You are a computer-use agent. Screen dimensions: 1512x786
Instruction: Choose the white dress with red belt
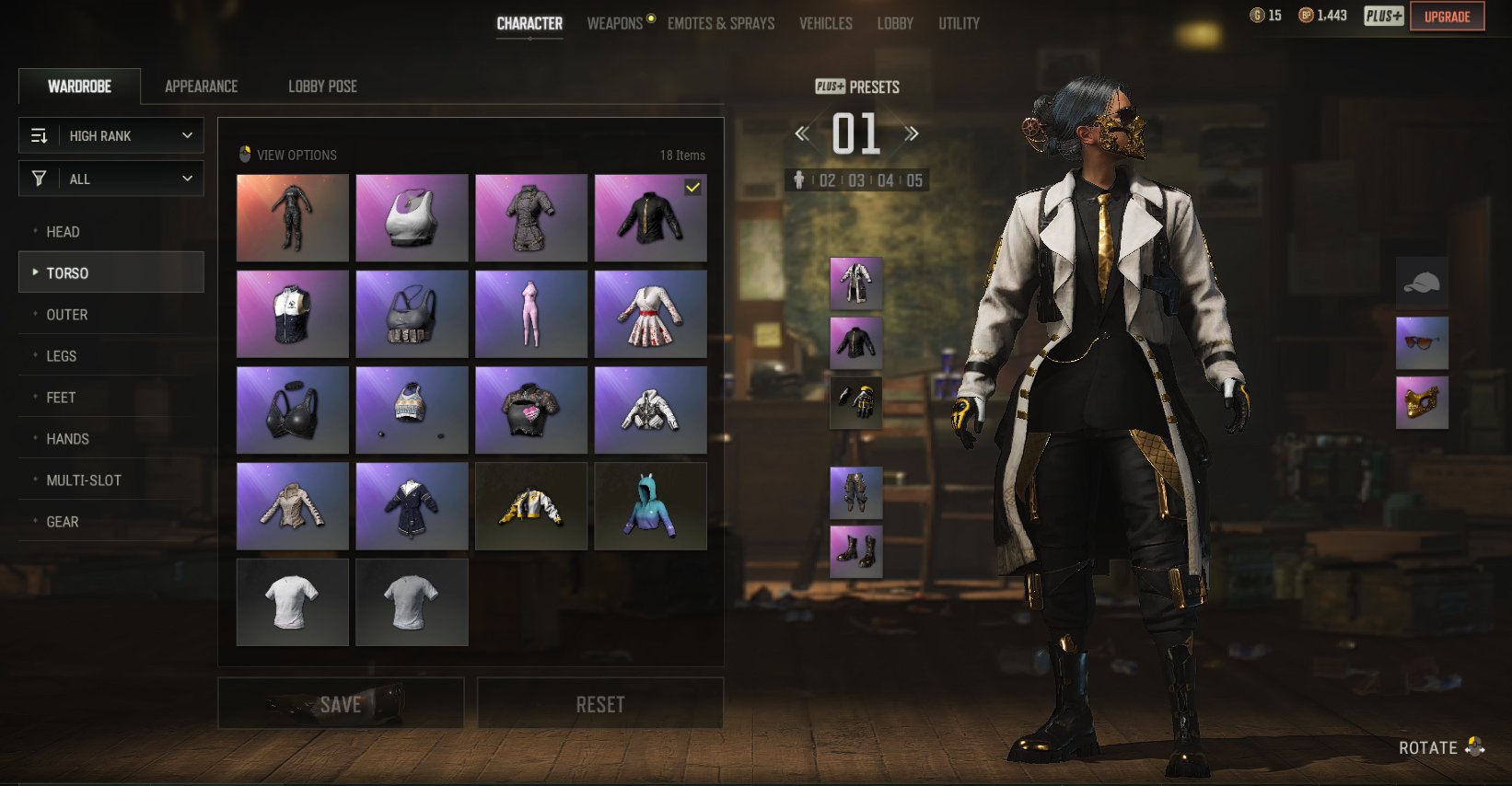pyautogui.click(x=650, y=314)
